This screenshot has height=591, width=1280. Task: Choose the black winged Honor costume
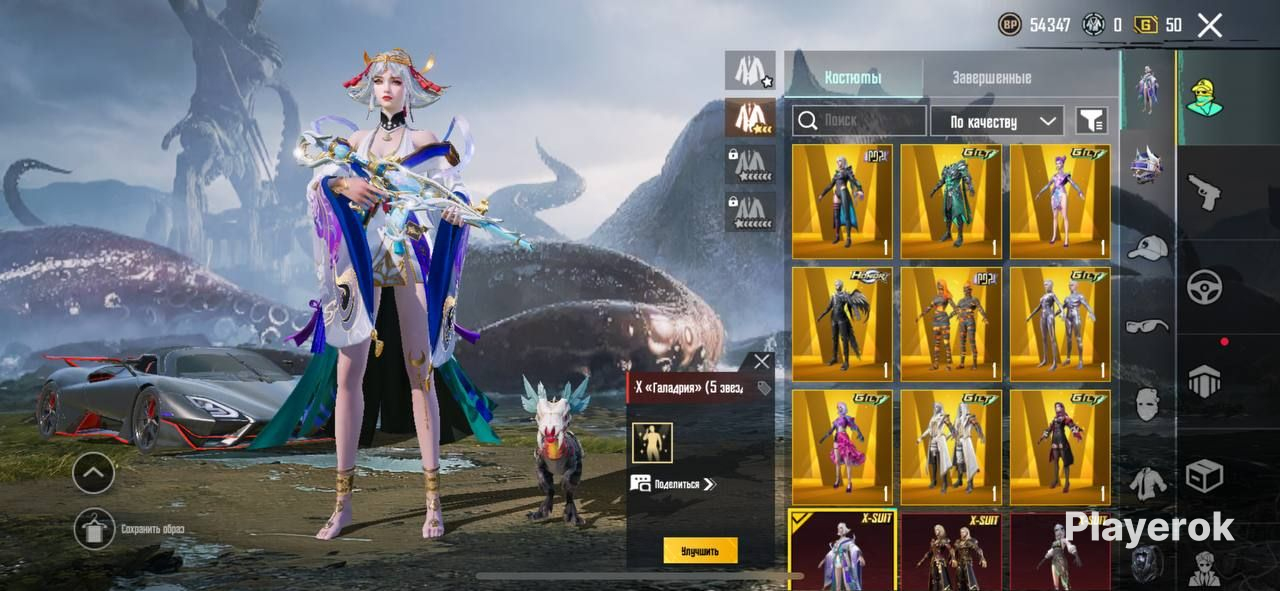[841, 324]
